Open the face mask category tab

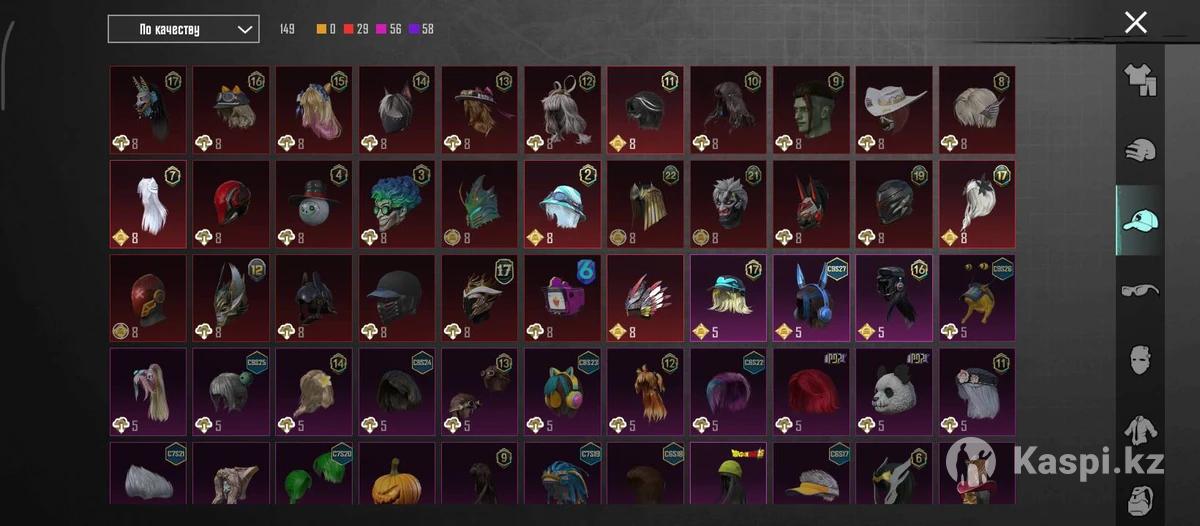pos(1140,359)
